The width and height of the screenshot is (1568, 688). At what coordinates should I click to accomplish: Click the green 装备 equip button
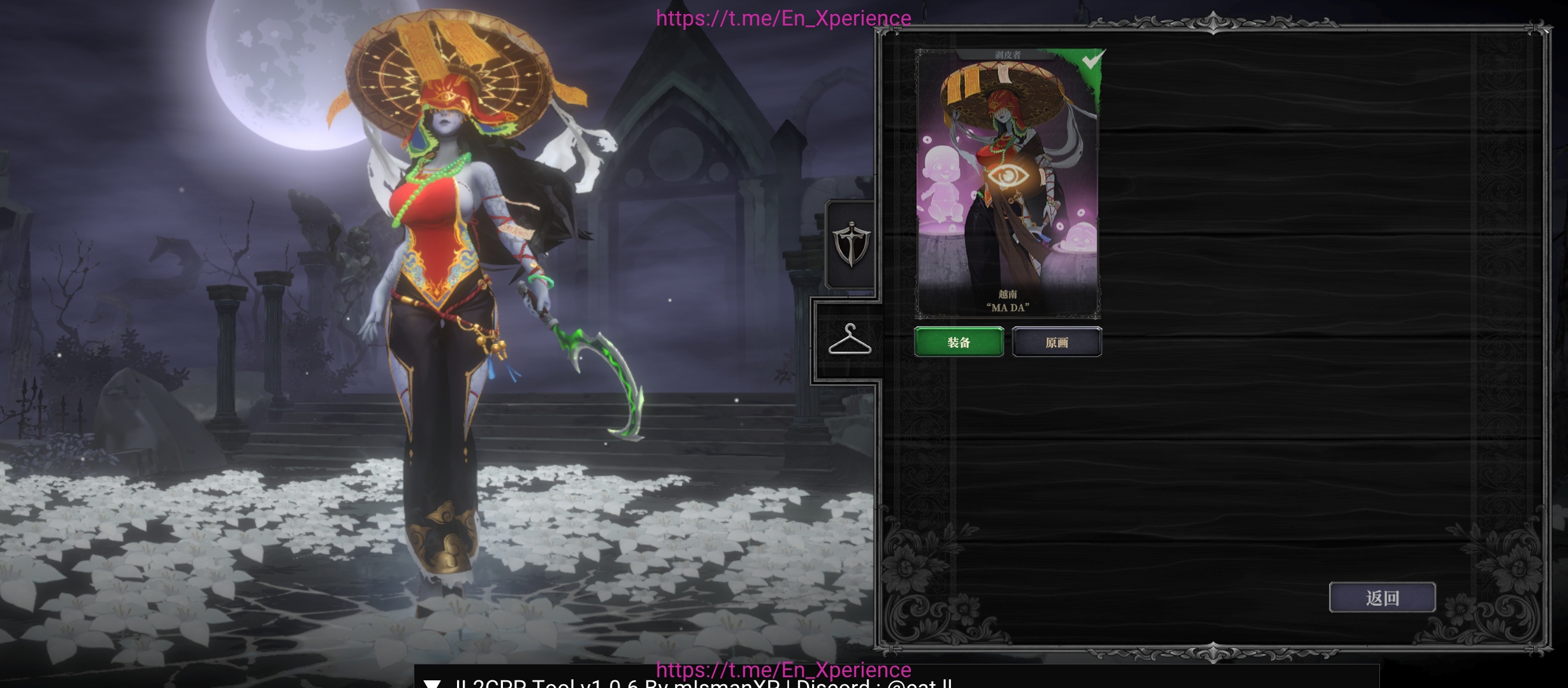(959, 342)
